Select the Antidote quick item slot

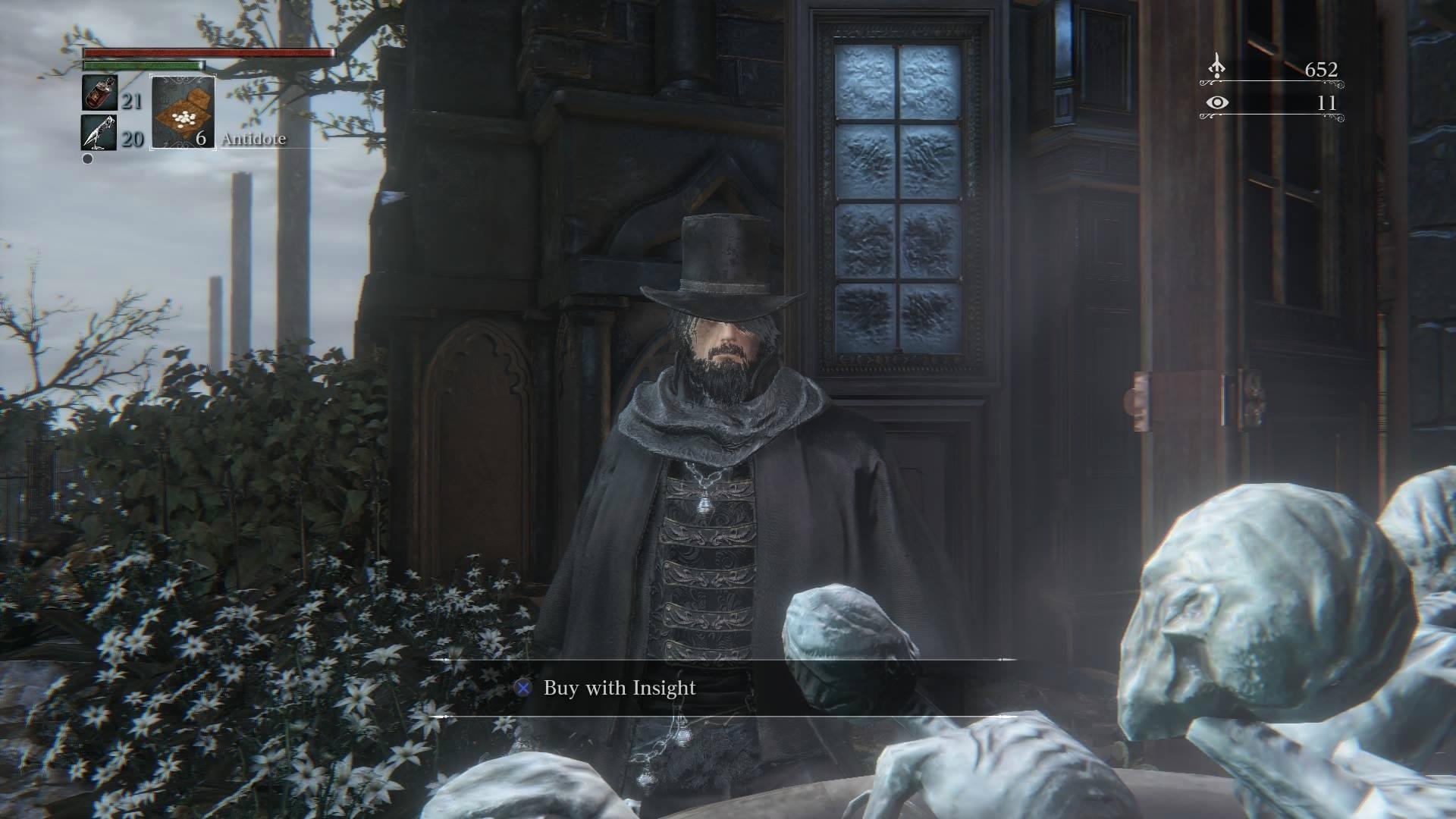pos(183,112)
